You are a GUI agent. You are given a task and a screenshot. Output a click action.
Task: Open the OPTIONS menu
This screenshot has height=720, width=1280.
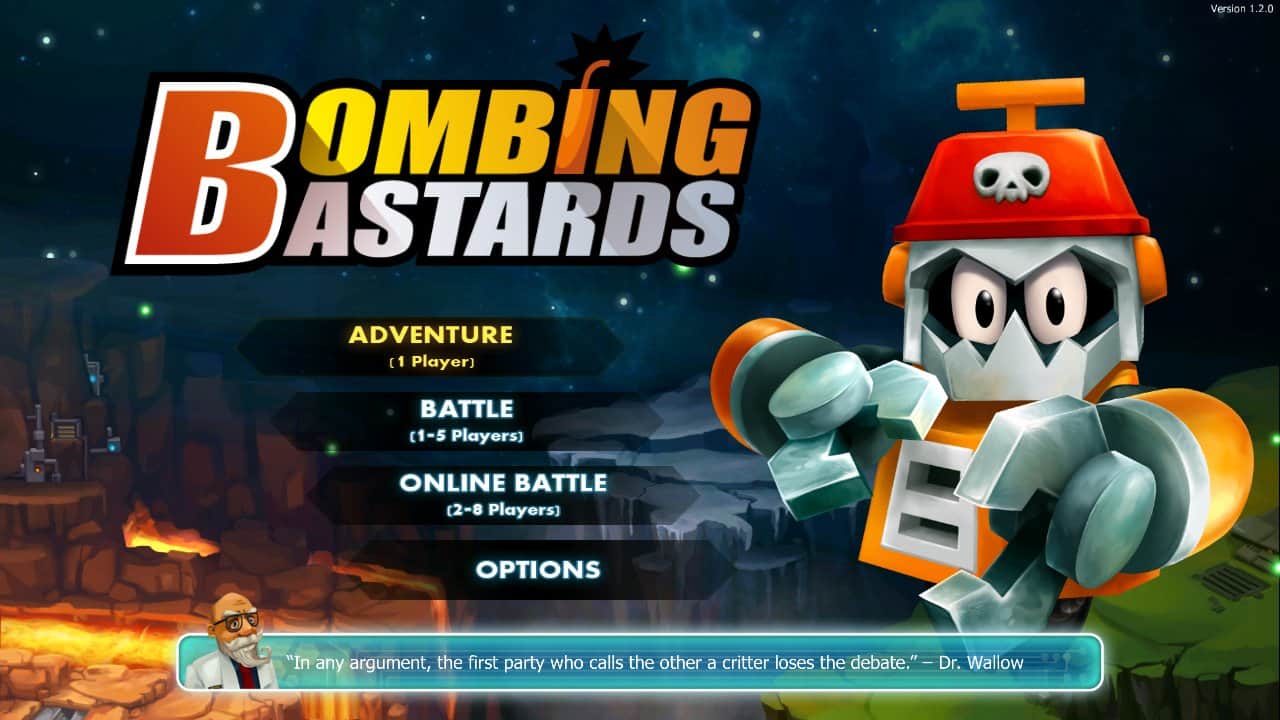(541, 569)
